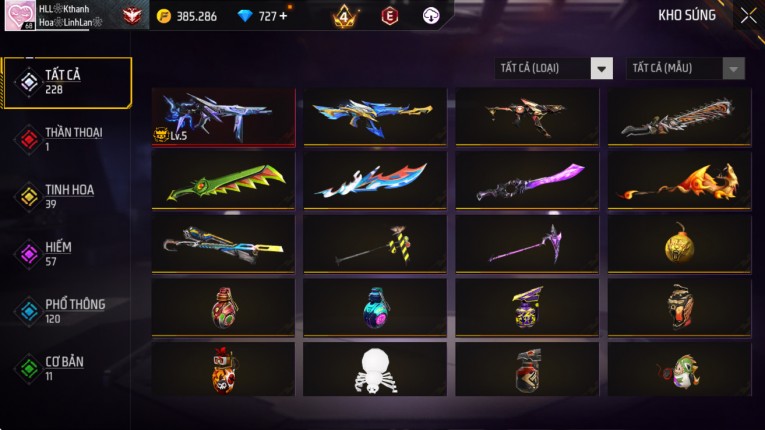This screenshot has width=765, height=430.
Task: Select the white spider item
Action: [x=375, y=369]
